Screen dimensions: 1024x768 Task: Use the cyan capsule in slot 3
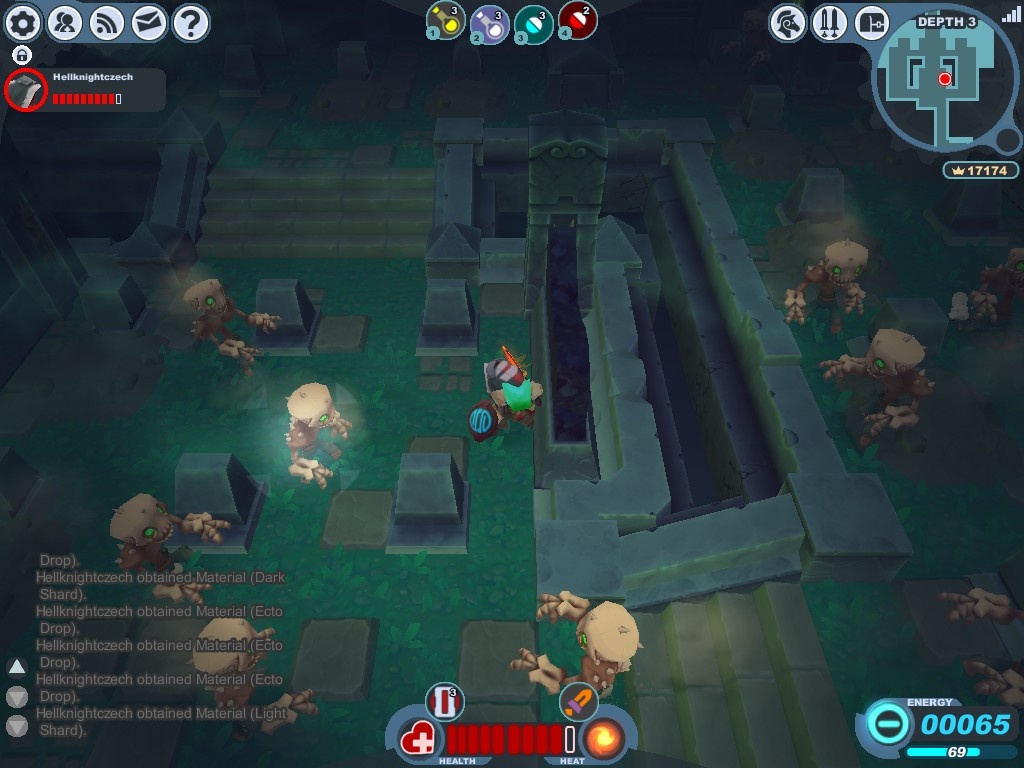532,22
